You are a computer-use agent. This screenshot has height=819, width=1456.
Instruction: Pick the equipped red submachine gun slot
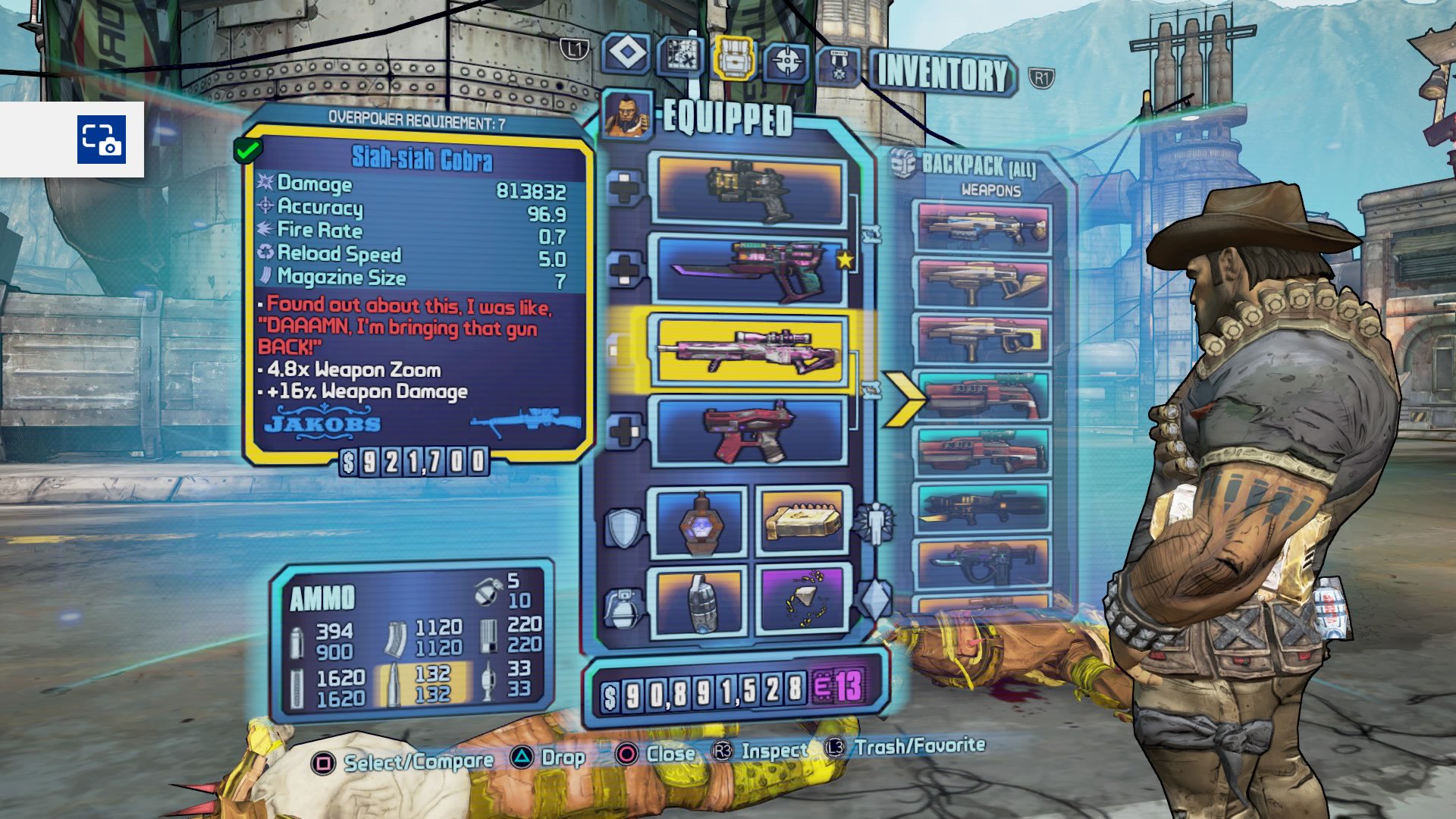pyautogui.click(x=750, y=431)
